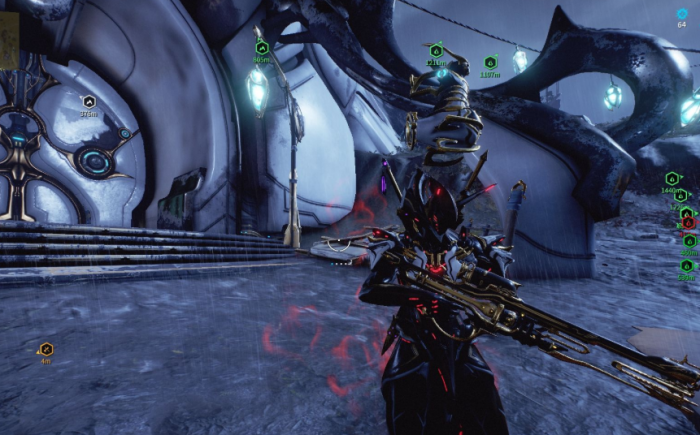Viewport: 700px width, 435px height.
Task: Choose the green marker showing 121m
Action: (436, 50)
